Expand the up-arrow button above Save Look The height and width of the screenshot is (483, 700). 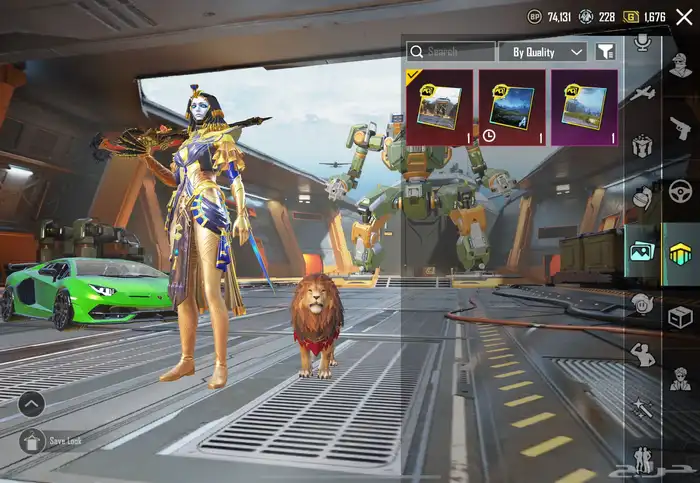pos(32,404)
